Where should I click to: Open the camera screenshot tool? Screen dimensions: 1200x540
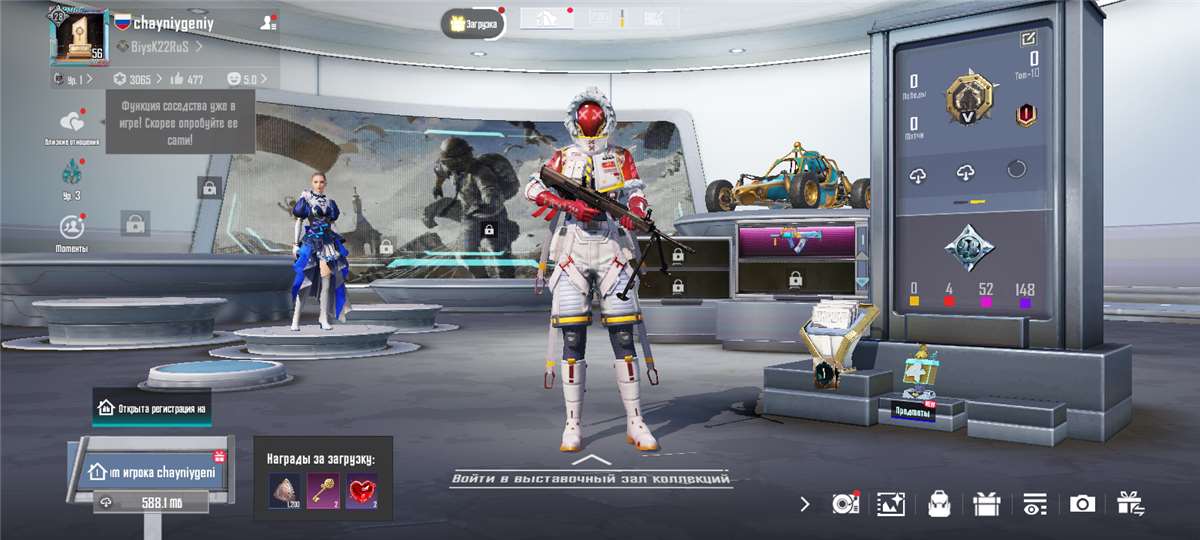(1082, 504)
